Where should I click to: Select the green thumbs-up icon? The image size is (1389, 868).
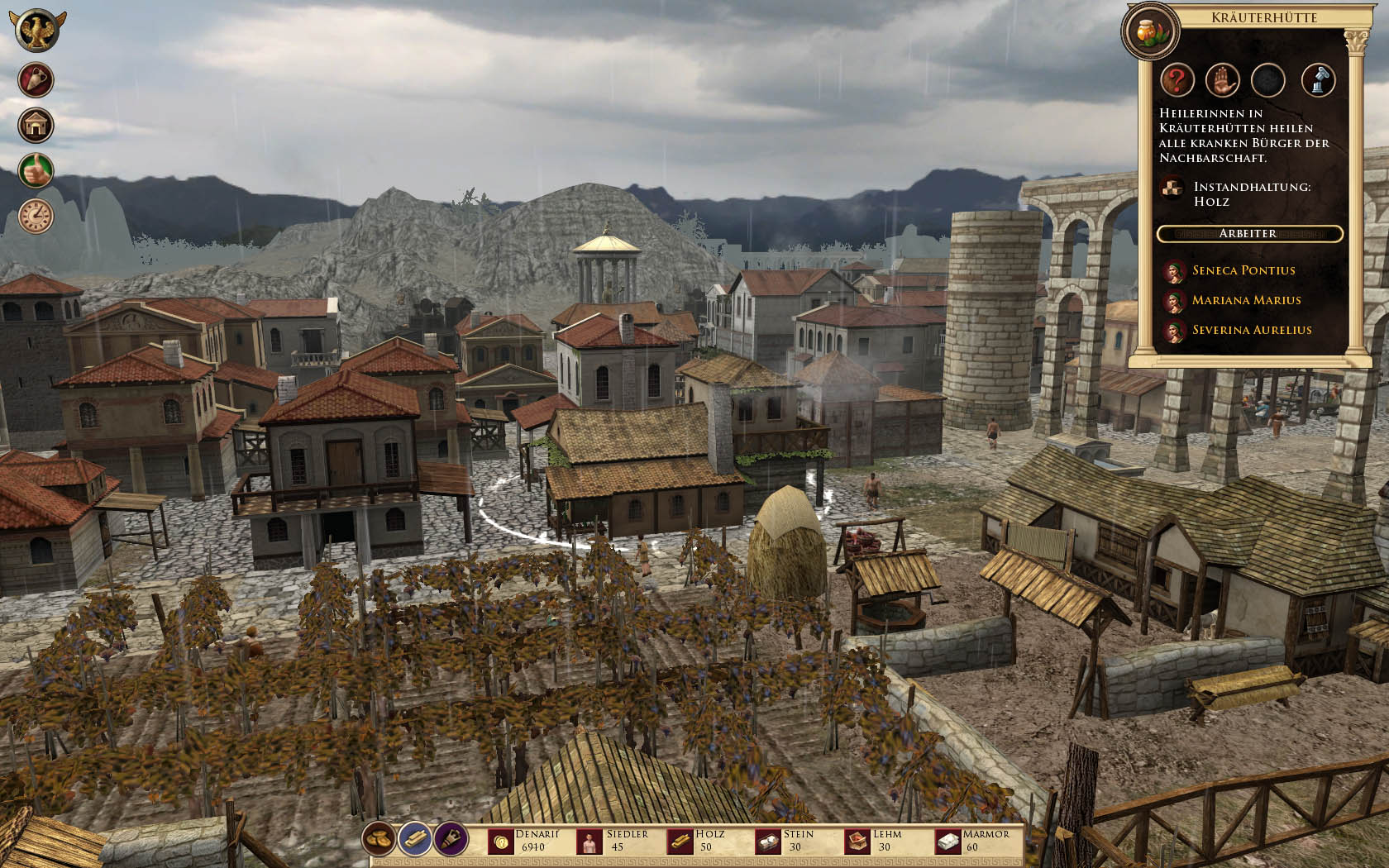(37, 171)
